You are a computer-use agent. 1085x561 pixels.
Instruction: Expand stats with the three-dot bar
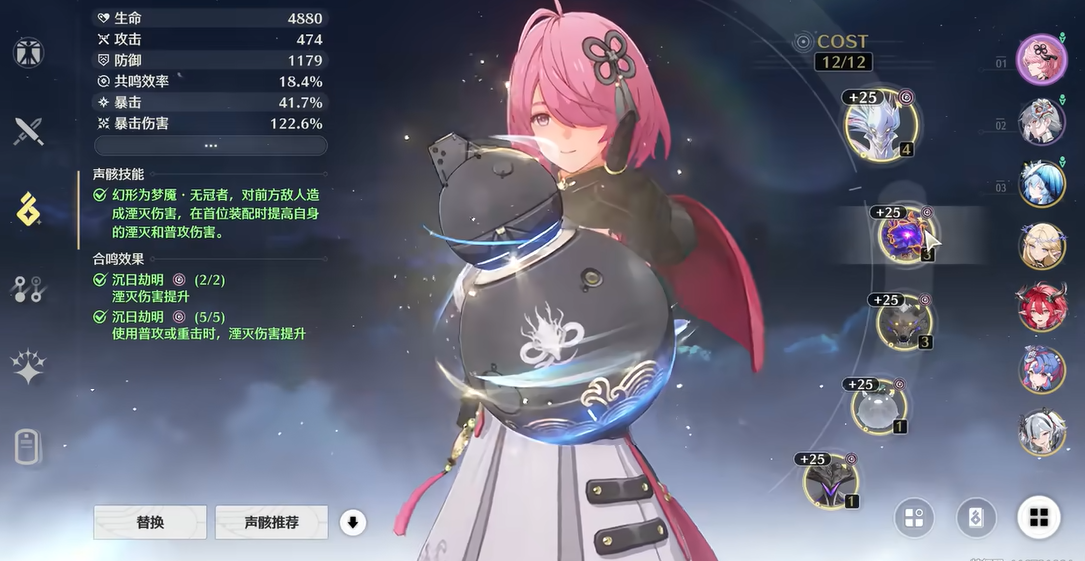pyautogui.click(x=210, y=145)
